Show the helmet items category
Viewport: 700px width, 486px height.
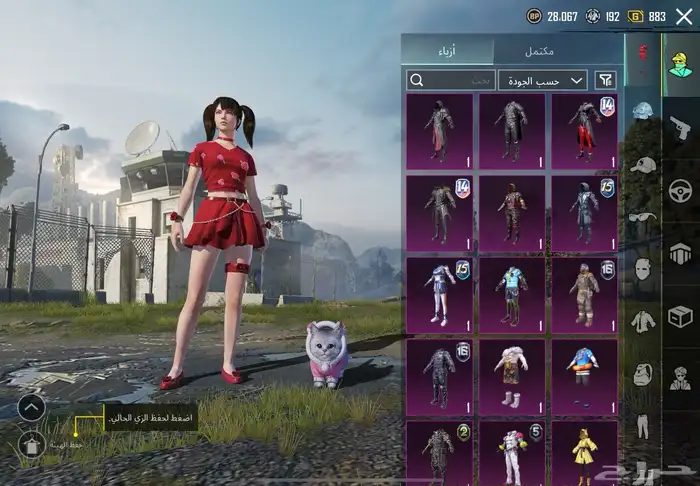coord(642,112)
